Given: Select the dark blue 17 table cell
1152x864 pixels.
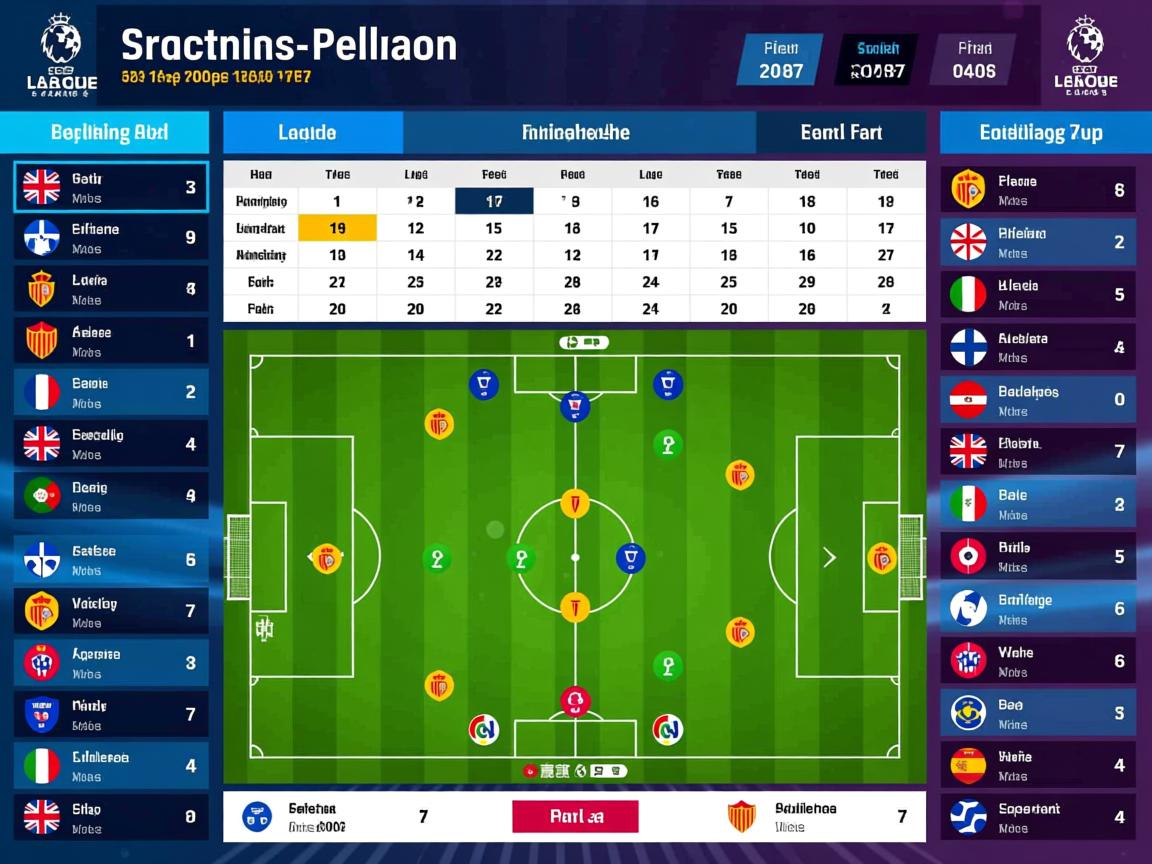Looking at the screenshot, I should (493, 201).
